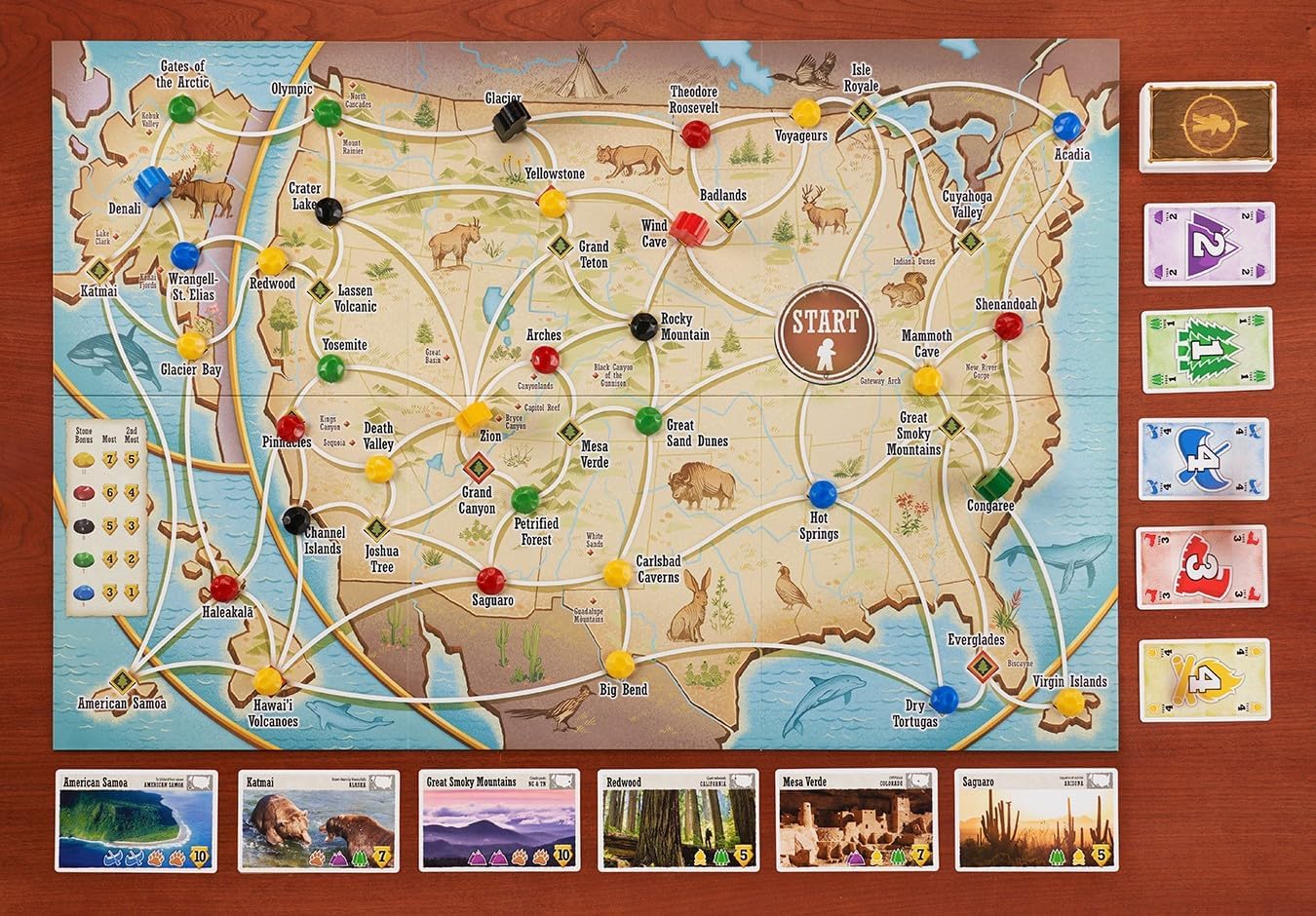1316x916 pixels.
Task: Take the green 1 trek card
Action: coord(1208,350)
